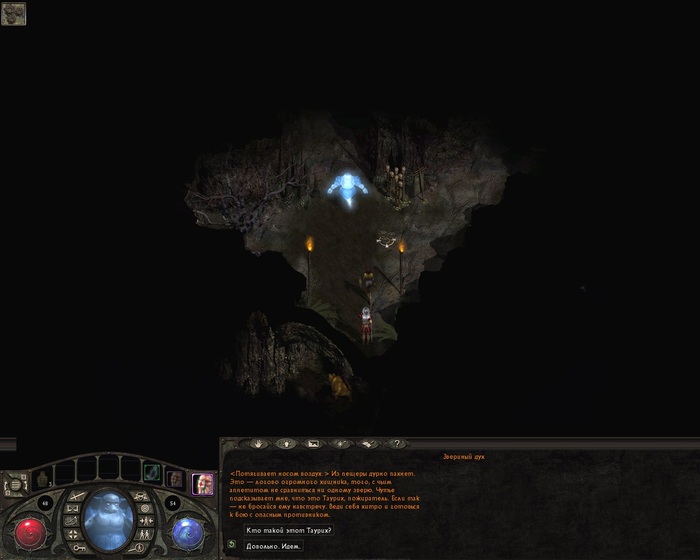Open the picture icon on the dialogue toolbar
700x560 pixels.
tap(313, 443)
